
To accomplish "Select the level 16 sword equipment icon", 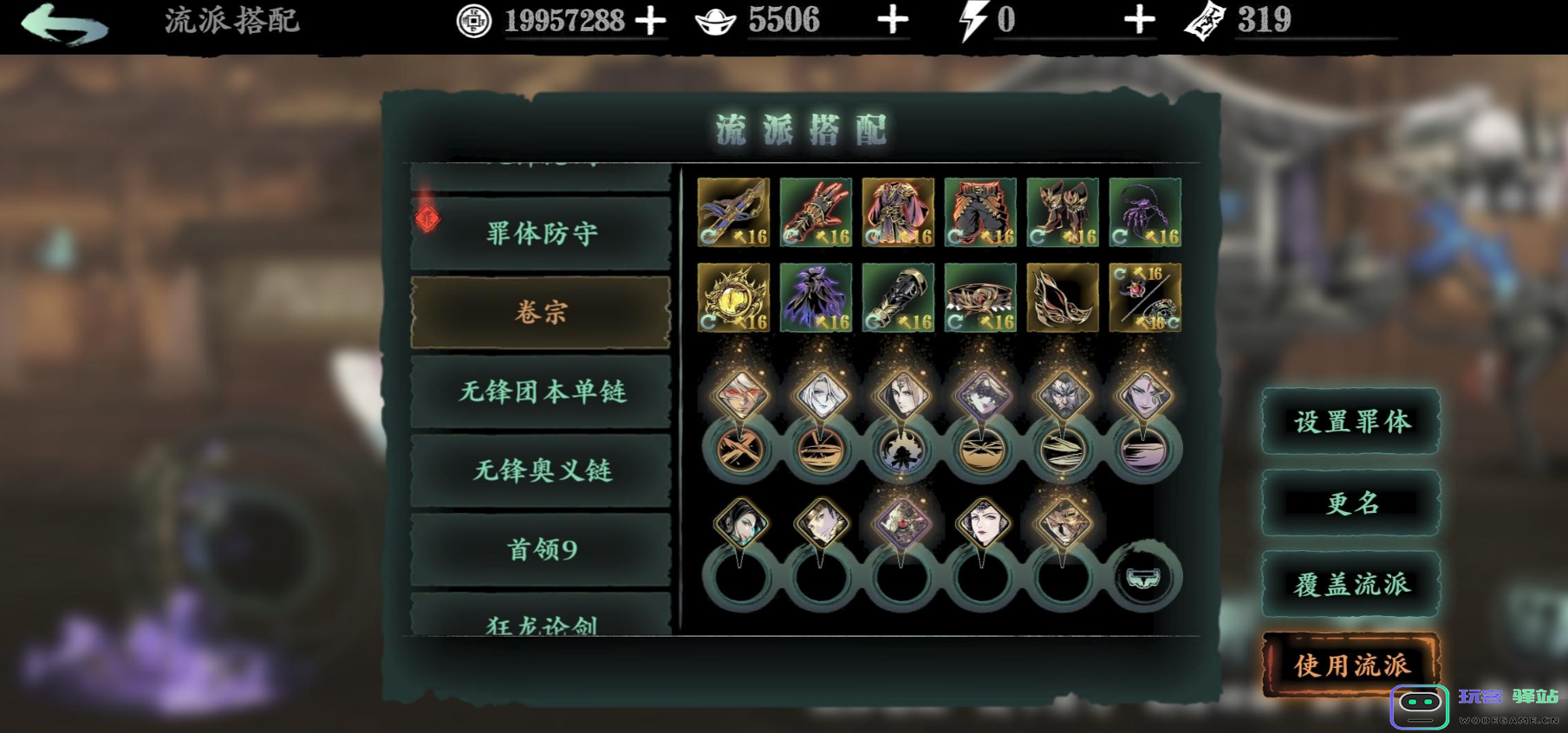I will (x=733, y=211).
